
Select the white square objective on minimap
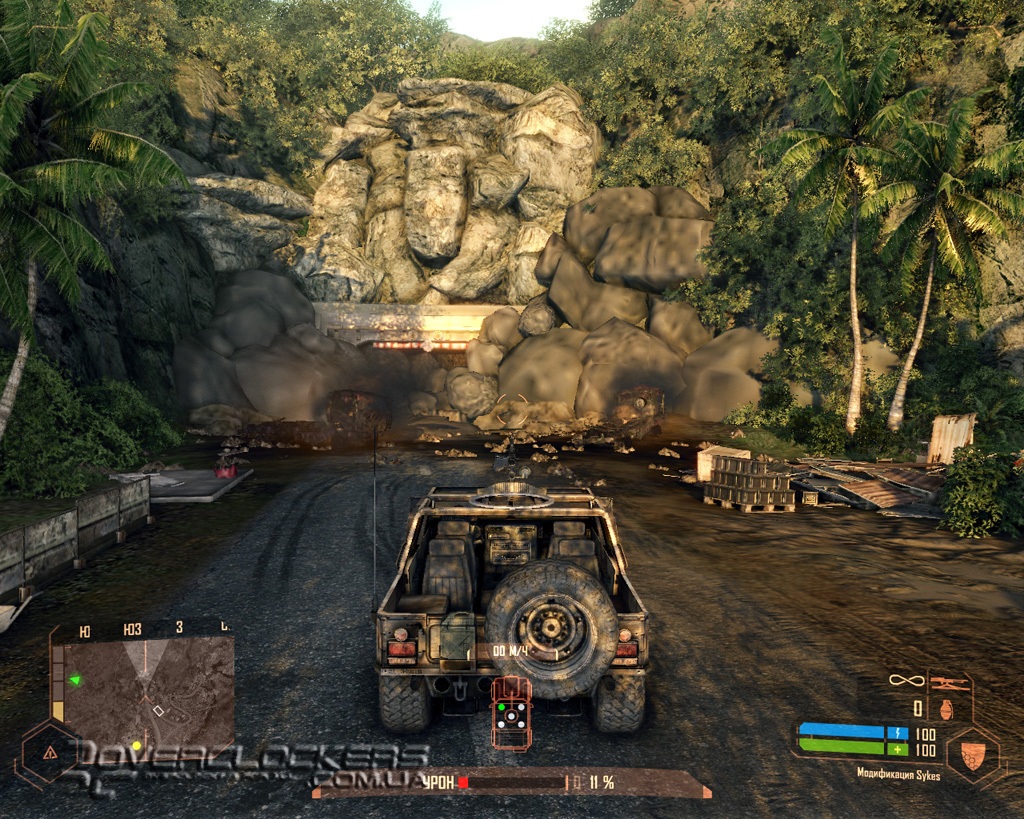coord(157,710)
